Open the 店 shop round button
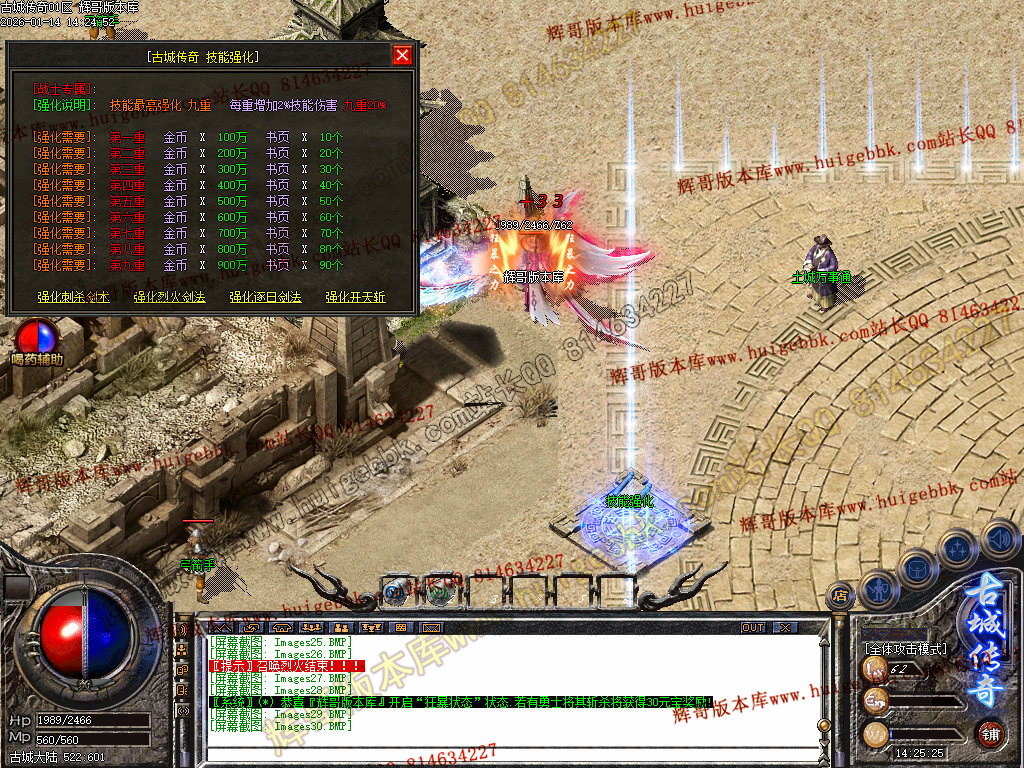The height and width of the screenshot is (768, 1024). tap(840, 596)
